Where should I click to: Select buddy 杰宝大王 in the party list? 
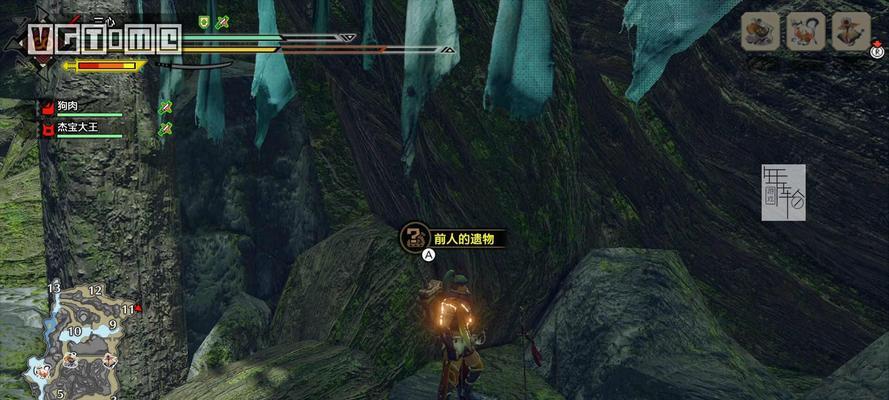click(x=76, y=128)
